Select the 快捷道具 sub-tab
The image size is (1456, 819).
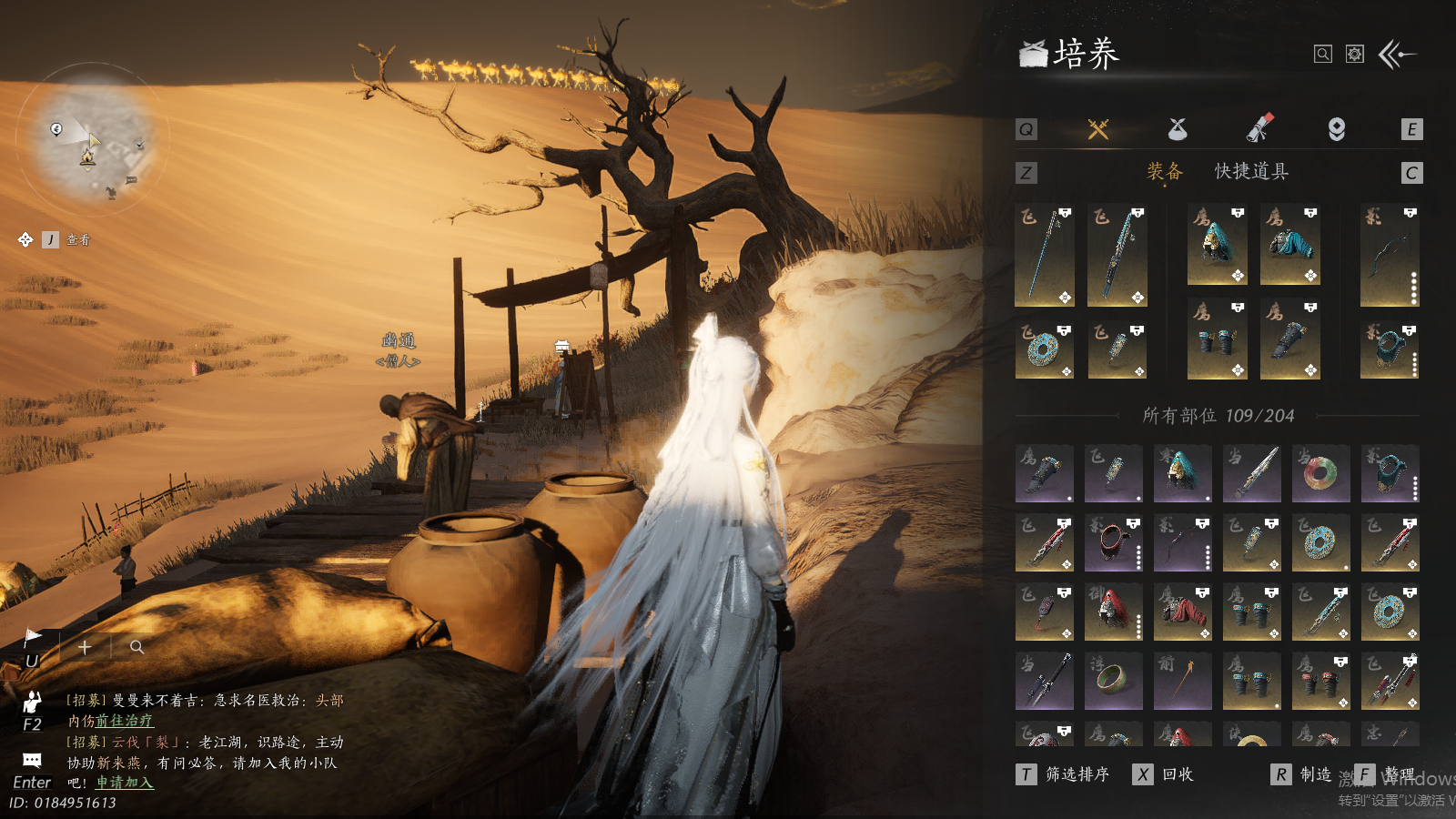point(1251,172)
